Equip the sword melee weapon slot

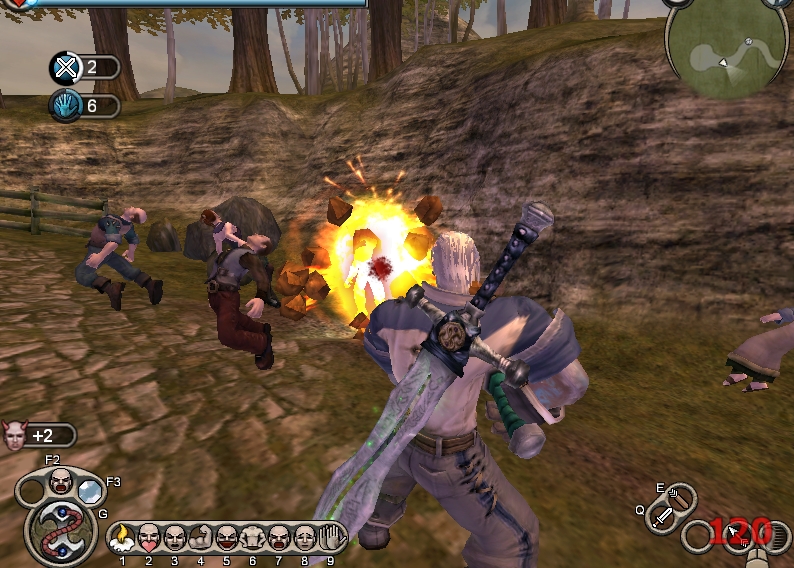(x=663, y=515)
